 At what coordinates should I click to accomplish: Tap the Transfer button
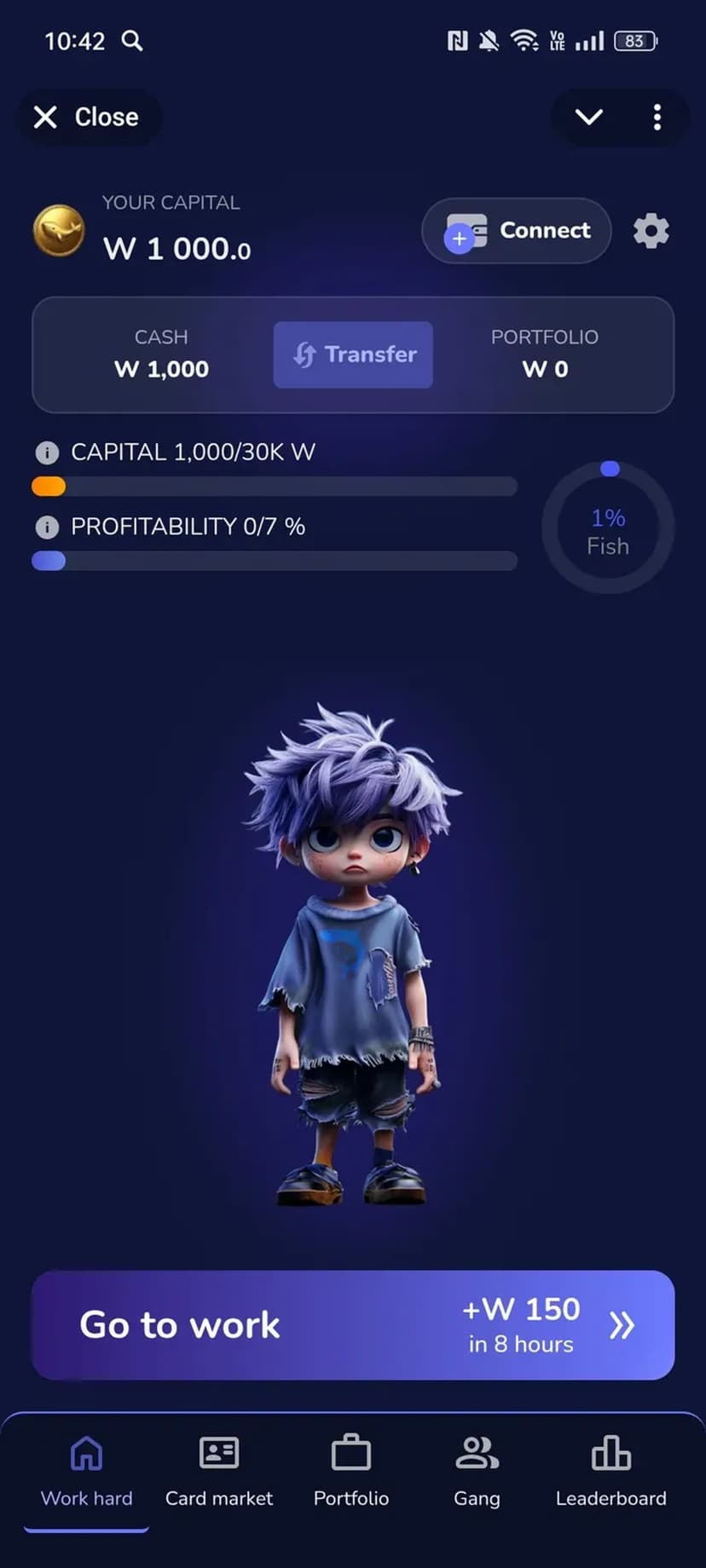(x=353, y=355)
